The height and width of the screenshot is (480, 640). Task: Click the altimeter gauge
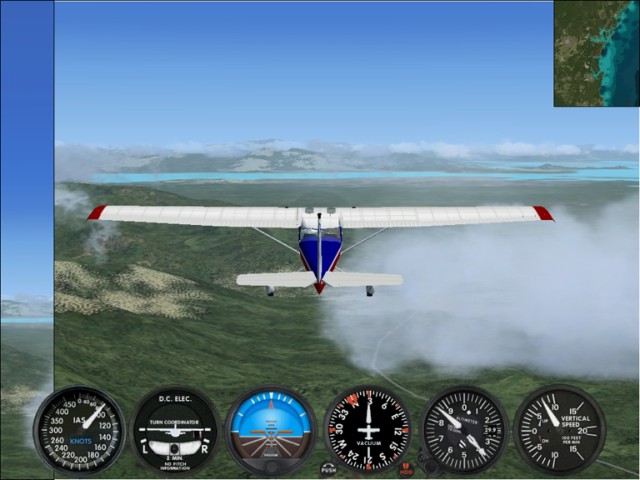[x=463, y=430]
